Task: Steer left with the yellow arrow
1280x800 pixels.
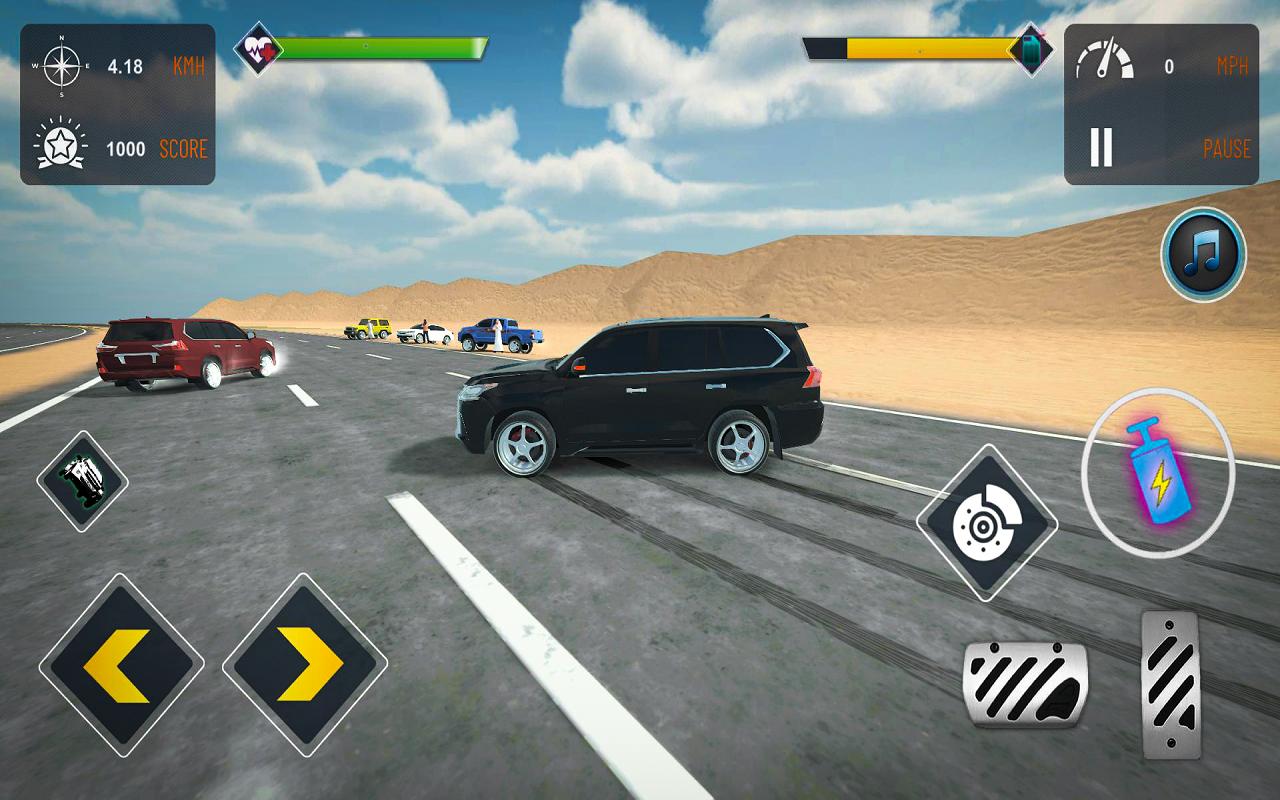Action: point(121,663)
